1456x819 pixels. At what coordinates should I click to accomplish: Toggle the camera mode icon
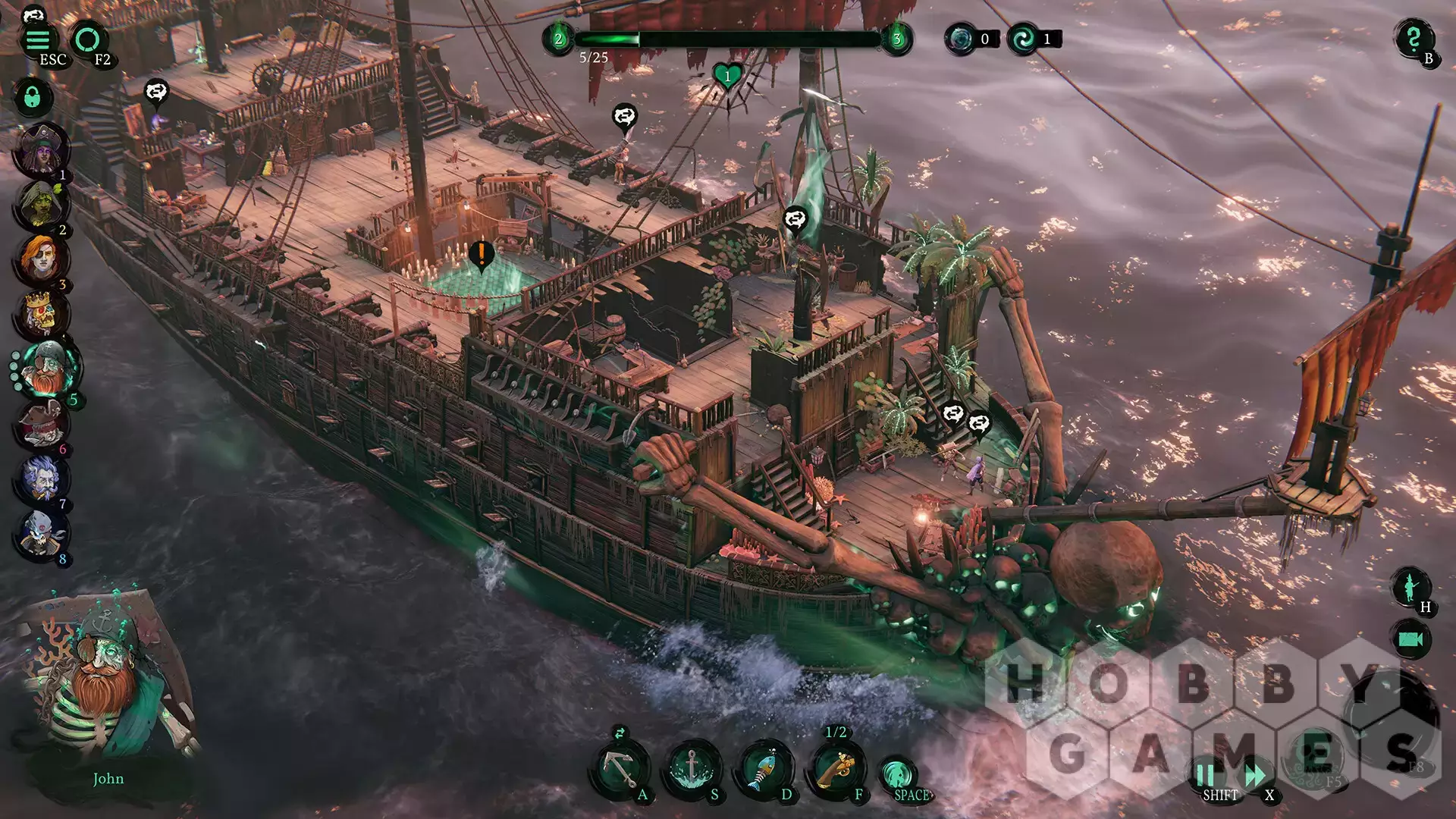coord(1409,639)
